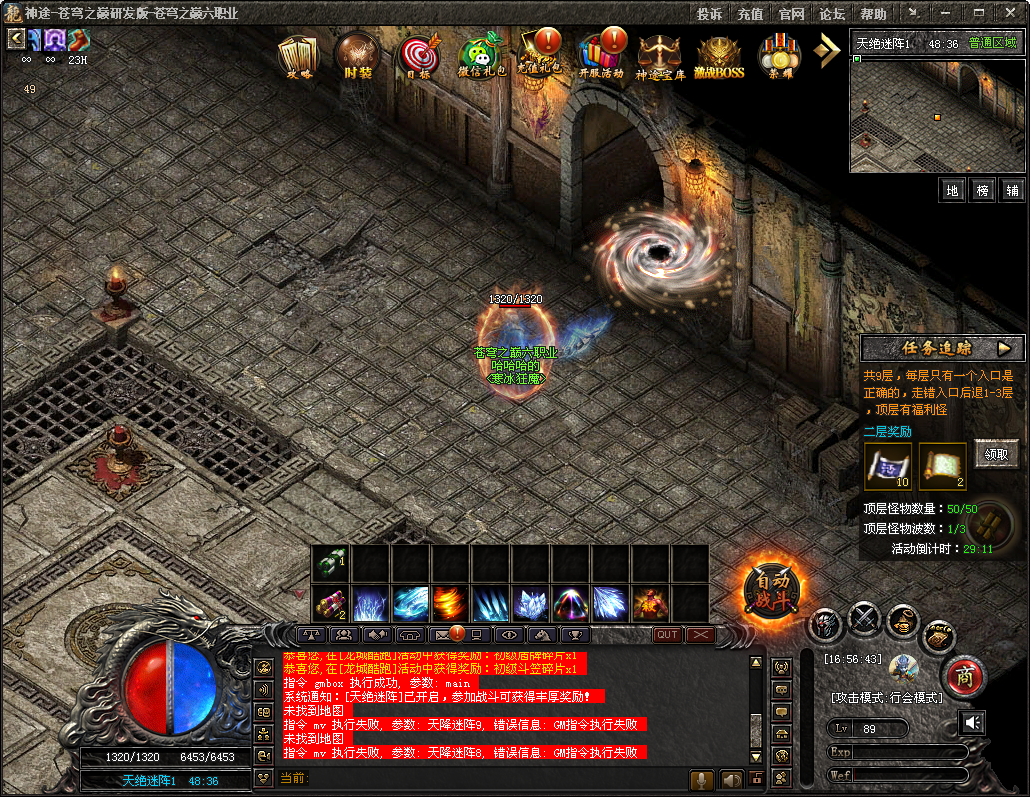Click the QUT button above the chat
Image resolution: width=1030 pixels, height=797 pixels.
tap(667, 634)
